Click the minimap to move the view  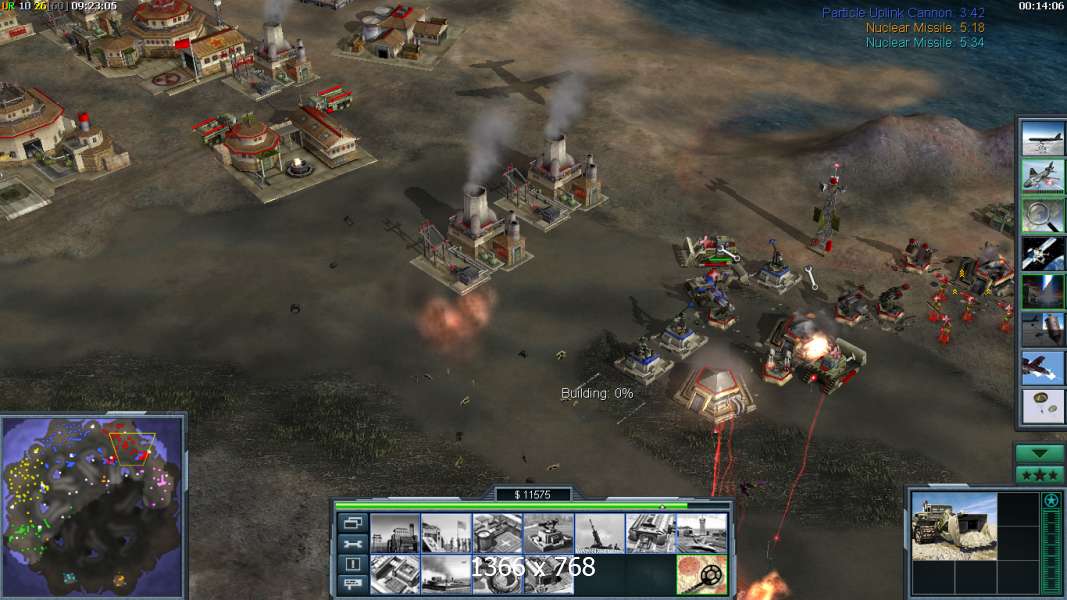(x=93, y=502)
